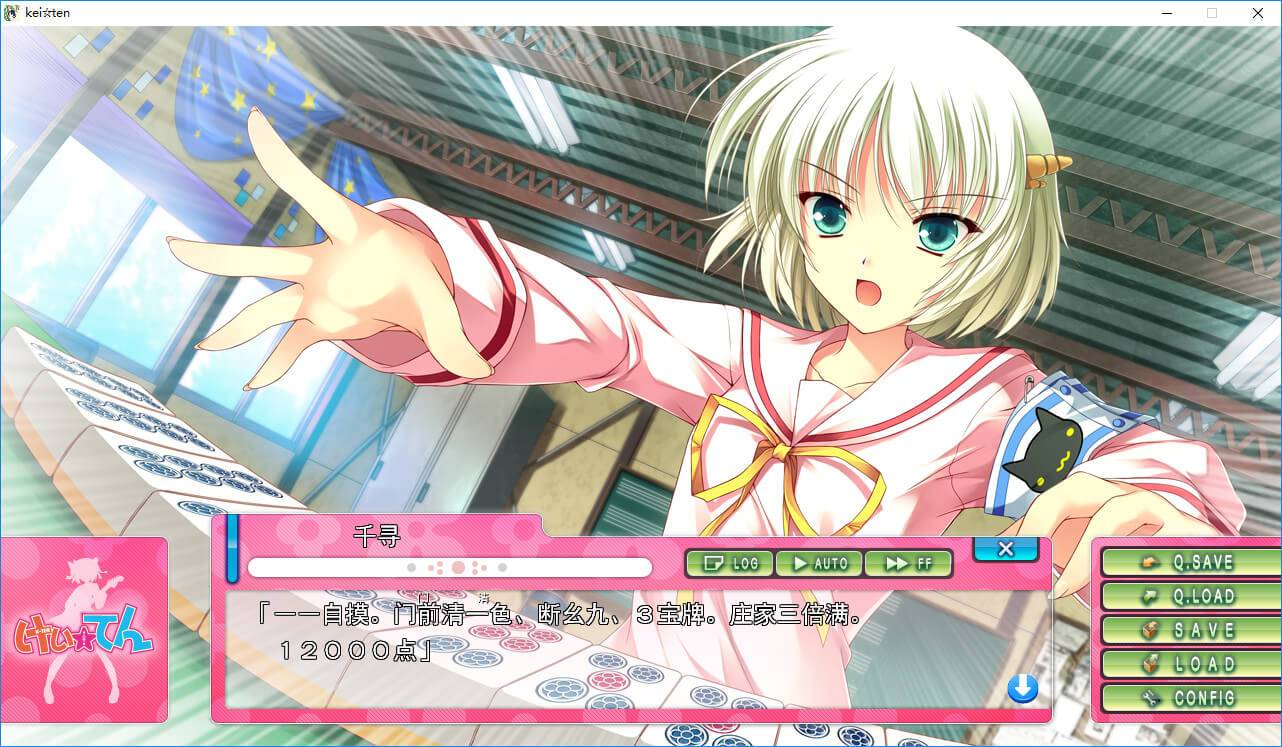This screenshot has width=1282, height=747.
Task: Enable AUTO text advance
Action: [x=819, y=563]
